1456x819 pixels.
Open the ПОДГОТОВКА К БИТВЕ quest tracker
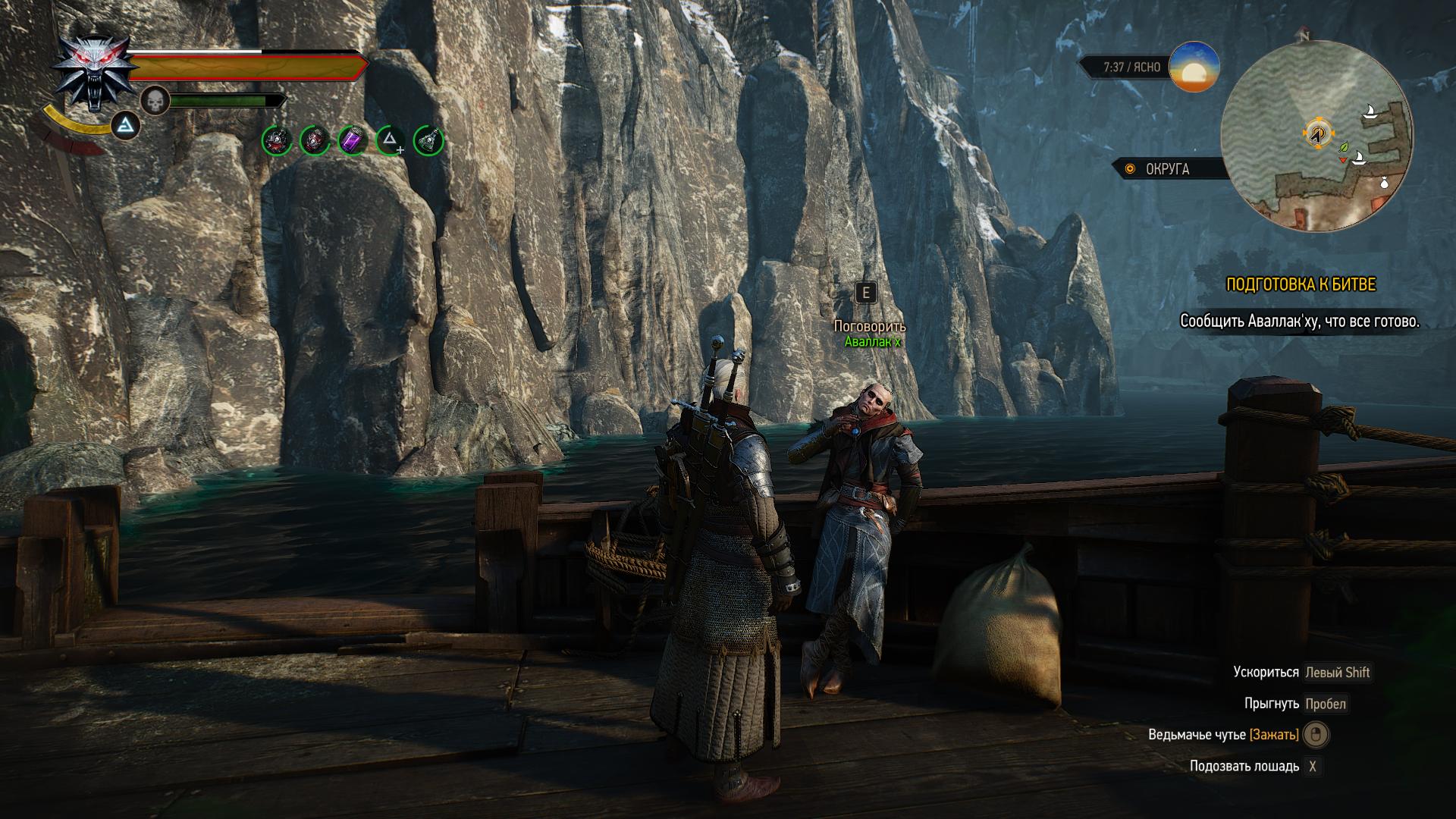pyautogui.click(x=1301, y=284)
